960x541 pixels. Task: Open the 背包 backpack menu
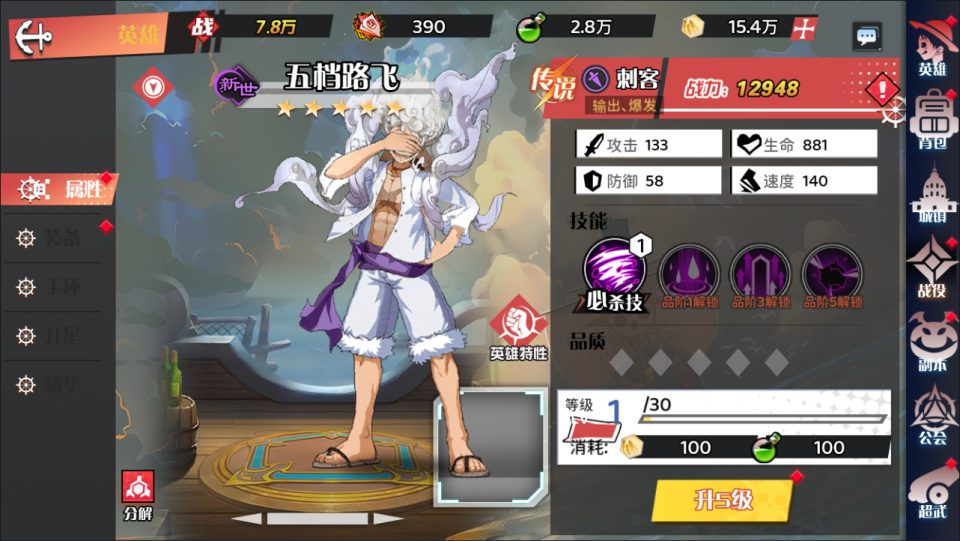[932, 117]
